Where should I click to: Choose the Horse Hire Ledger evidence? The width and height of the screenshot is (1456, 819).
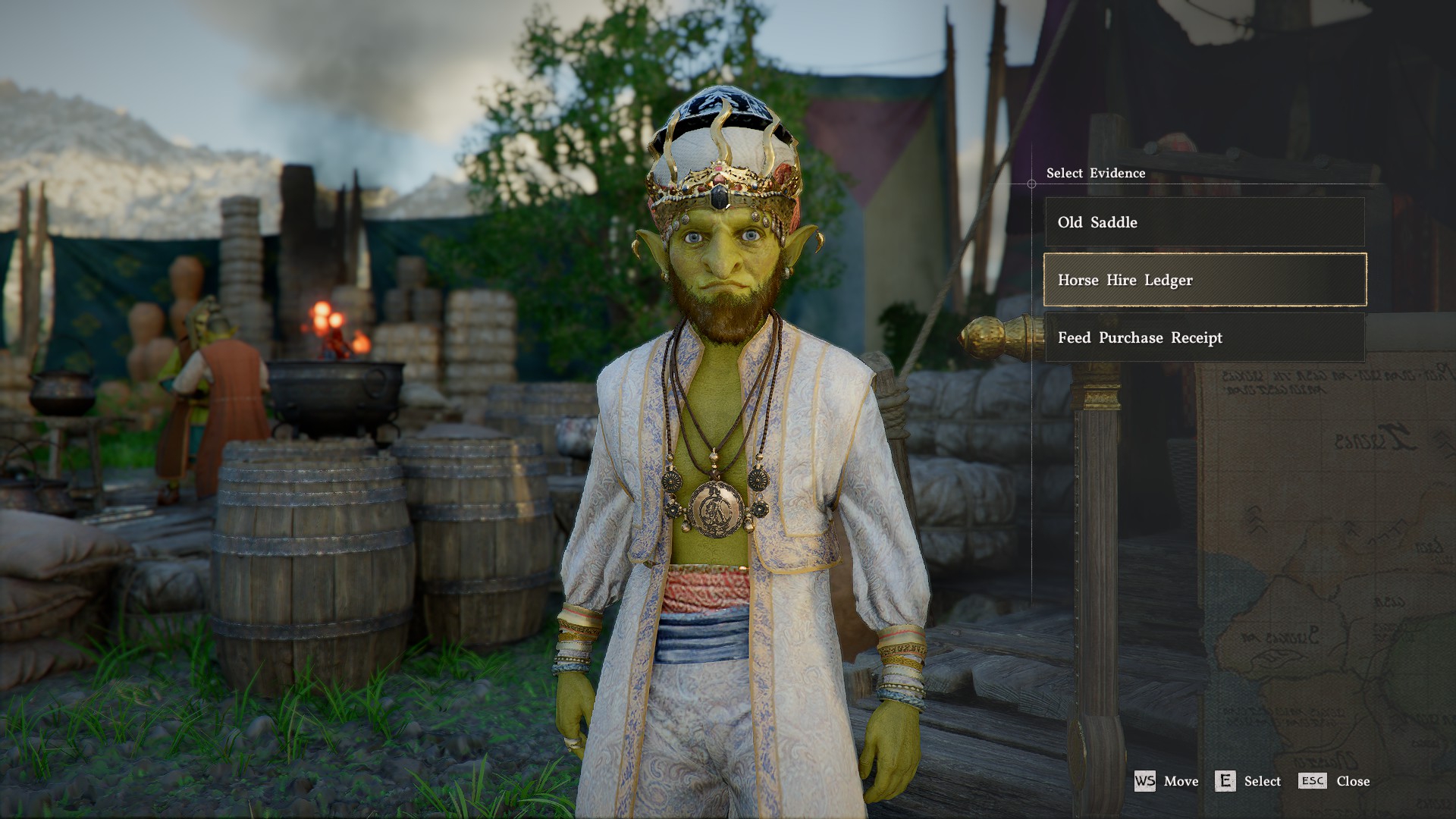[x=1204, y=280]
